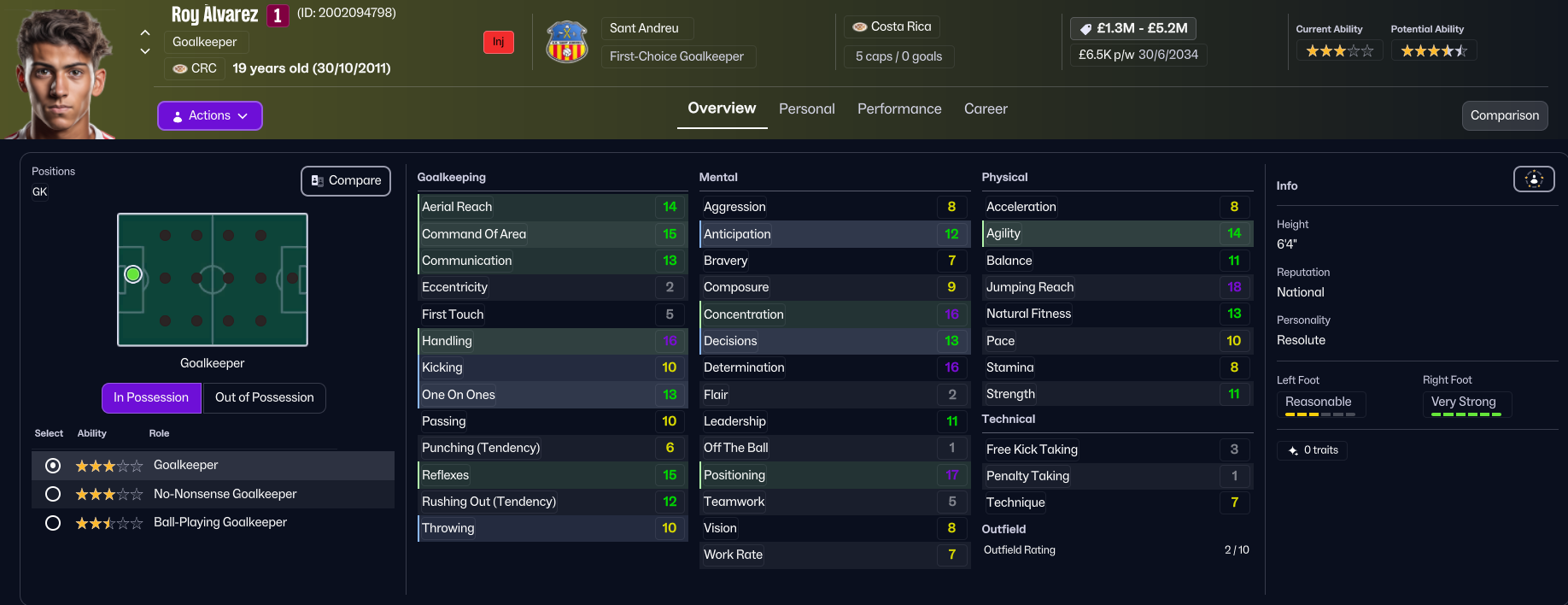Go to previous player with up arrow
The height and width of the screenshot is (605, 1568).
[x=145, y=32]
